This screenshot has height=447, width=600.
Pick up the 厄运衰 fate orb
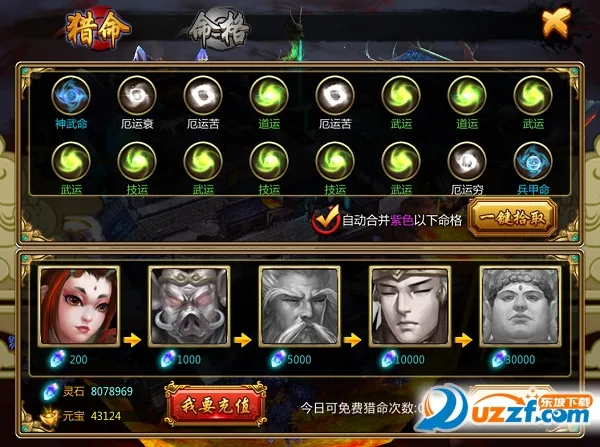coord(137,96)
